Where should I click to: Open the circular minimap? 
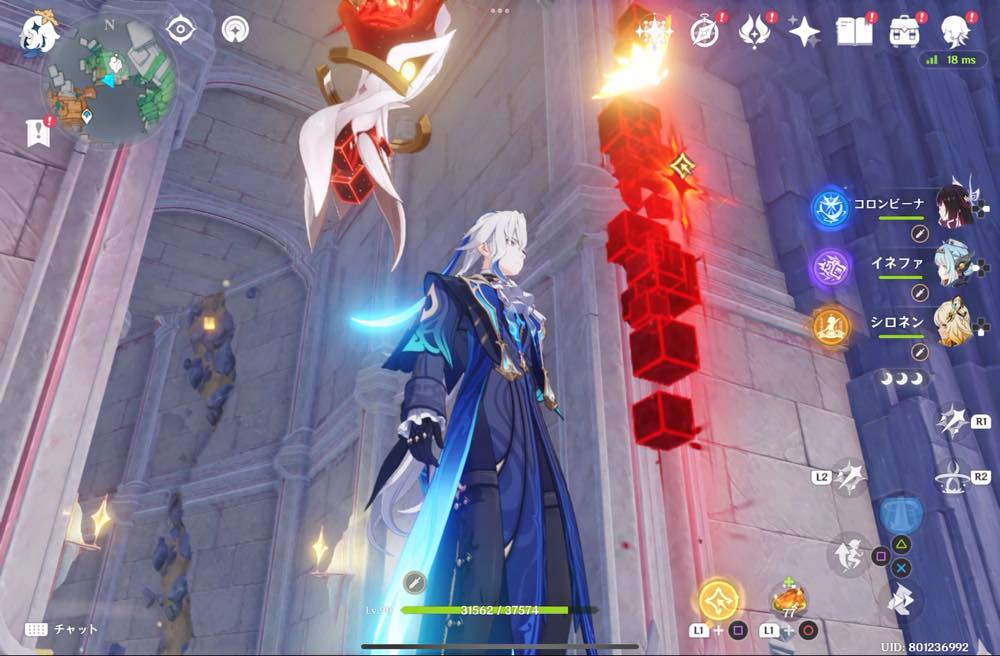pyautogui.click(x=110, y=78)
